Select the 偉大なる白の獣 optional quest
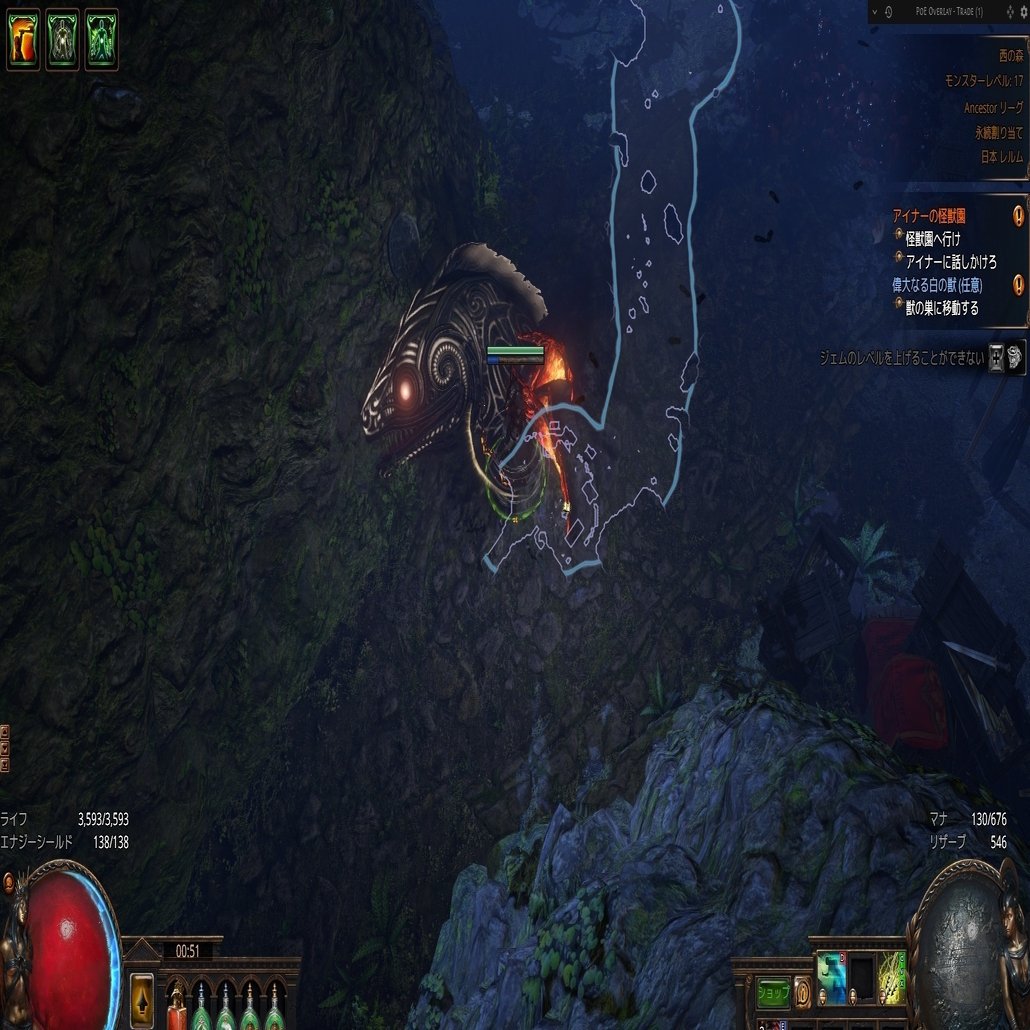The image size is (1030, 1030). [x=938, y=285]
